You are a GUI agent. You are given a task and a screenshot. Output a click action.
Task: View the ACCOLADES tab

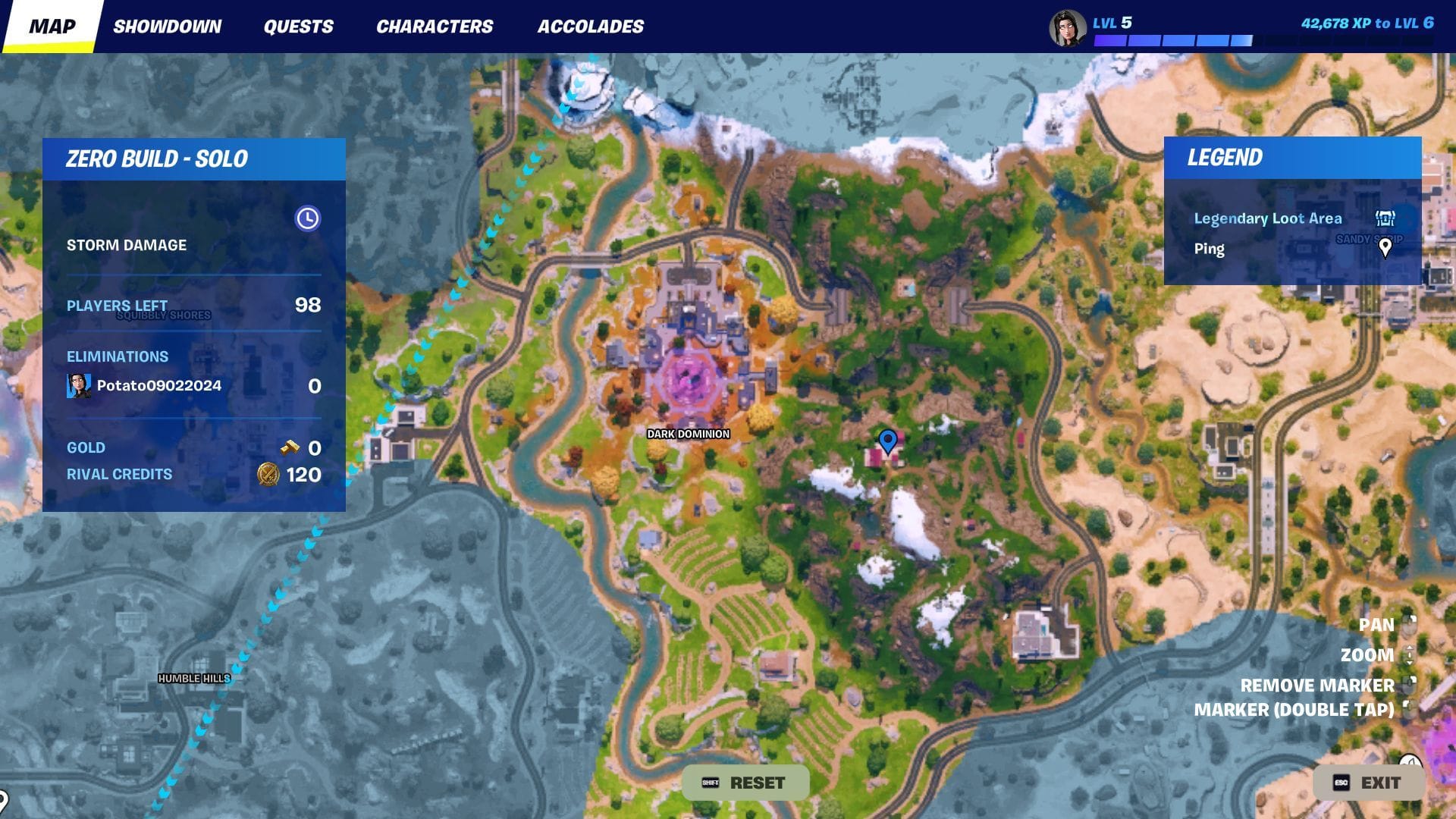(x=591, y=25)
